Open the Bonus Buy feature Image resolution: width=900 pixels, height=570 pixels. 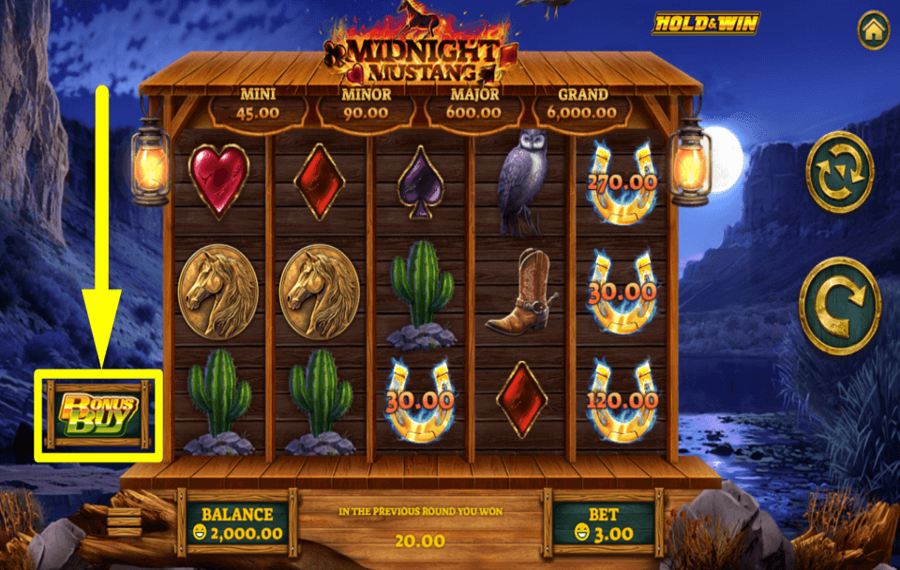point(99,415)
